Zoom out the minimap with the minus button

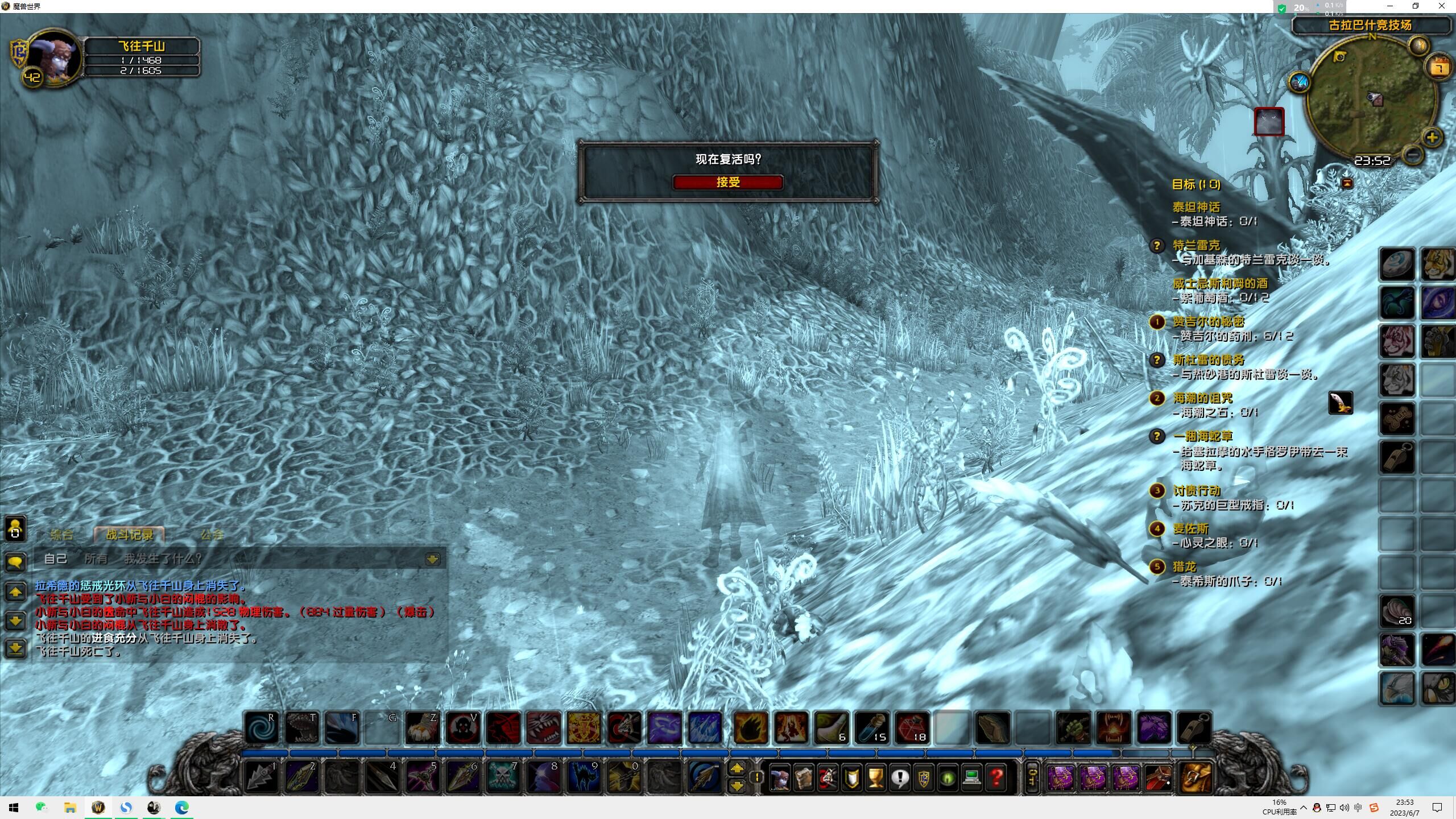point(1412,154)
